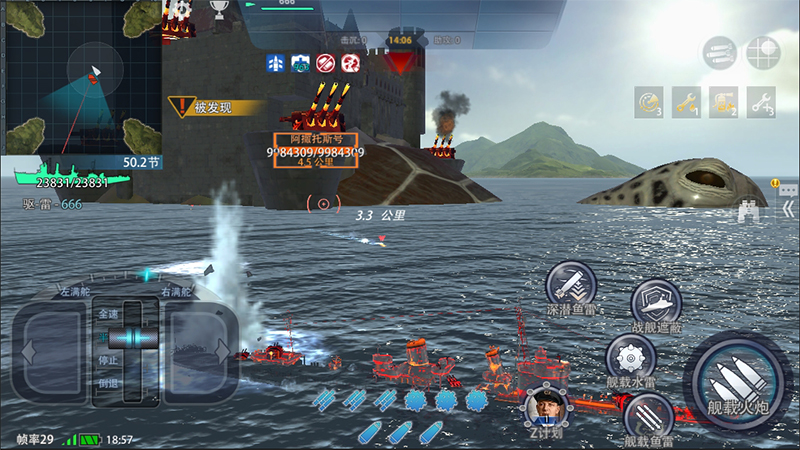Viewport: 800px width, 450px height.
Task: Expand the chat panel arrow
Action: [787, 189]
